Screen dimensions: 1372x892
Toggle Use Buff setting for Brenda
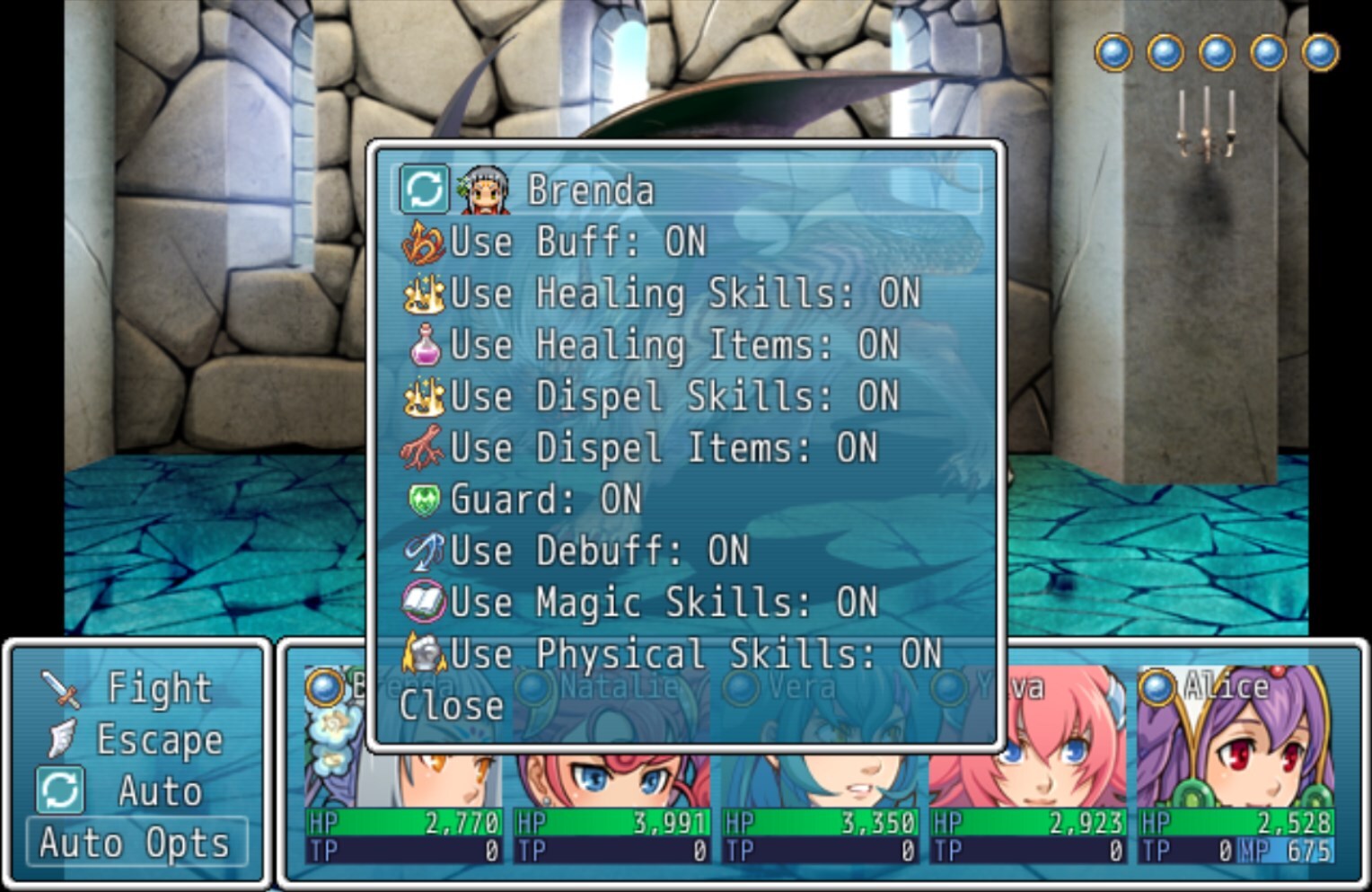575,241
